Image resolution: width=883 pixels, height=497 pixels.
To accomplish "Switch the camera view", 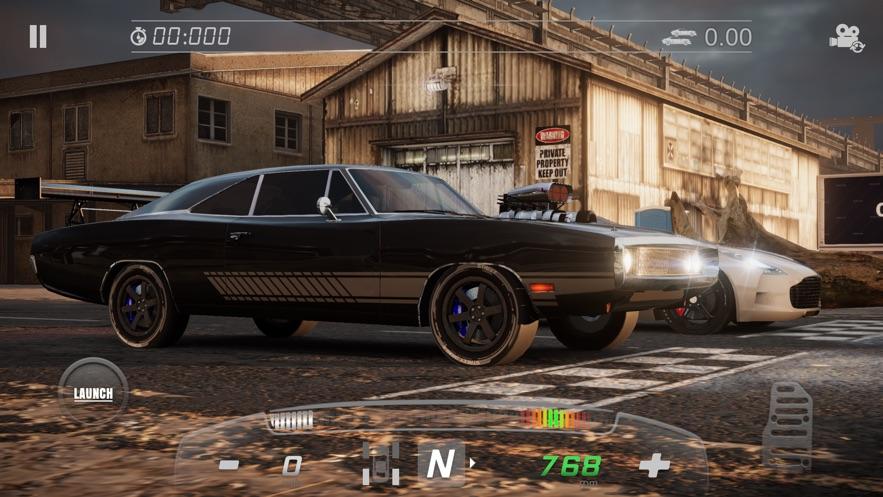I will 846,38.
